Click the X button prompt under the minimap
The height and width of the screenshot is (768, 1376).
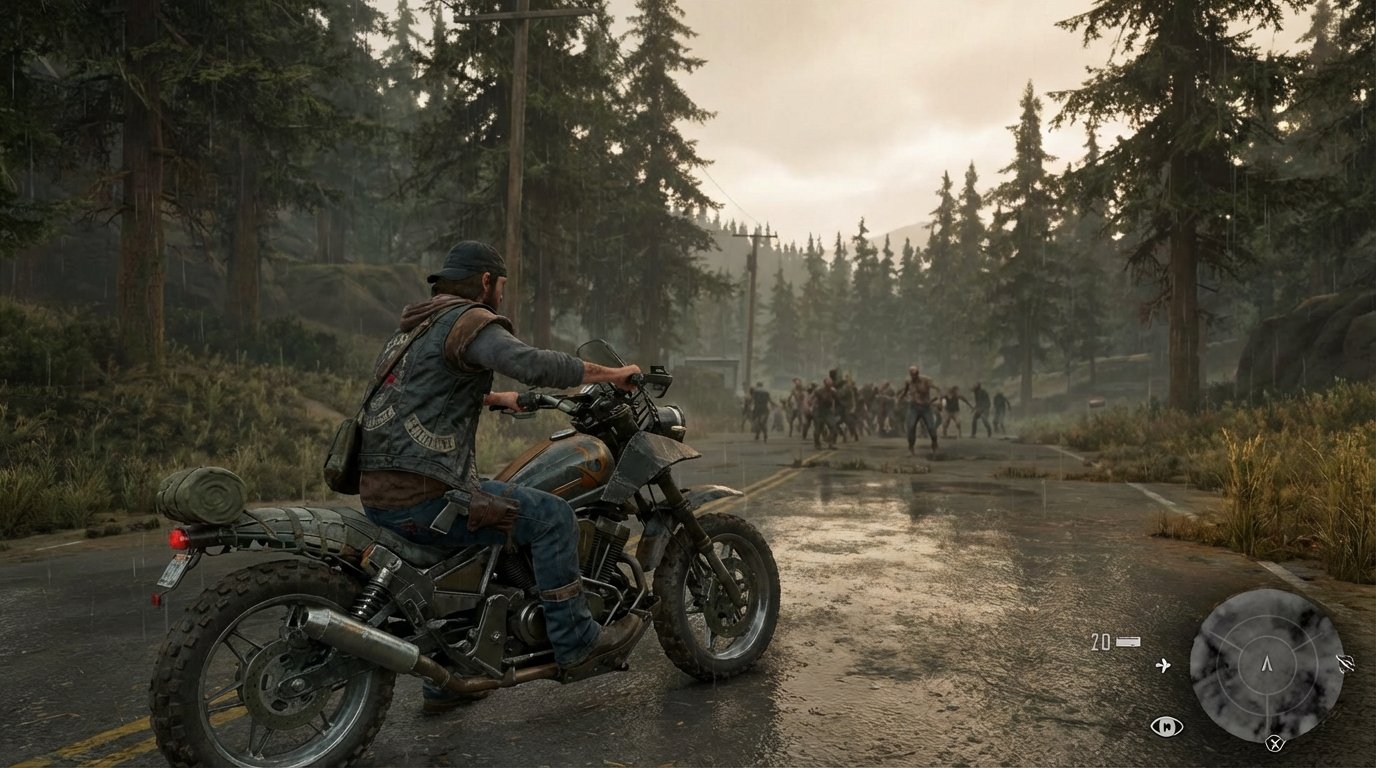point(1275,743)
